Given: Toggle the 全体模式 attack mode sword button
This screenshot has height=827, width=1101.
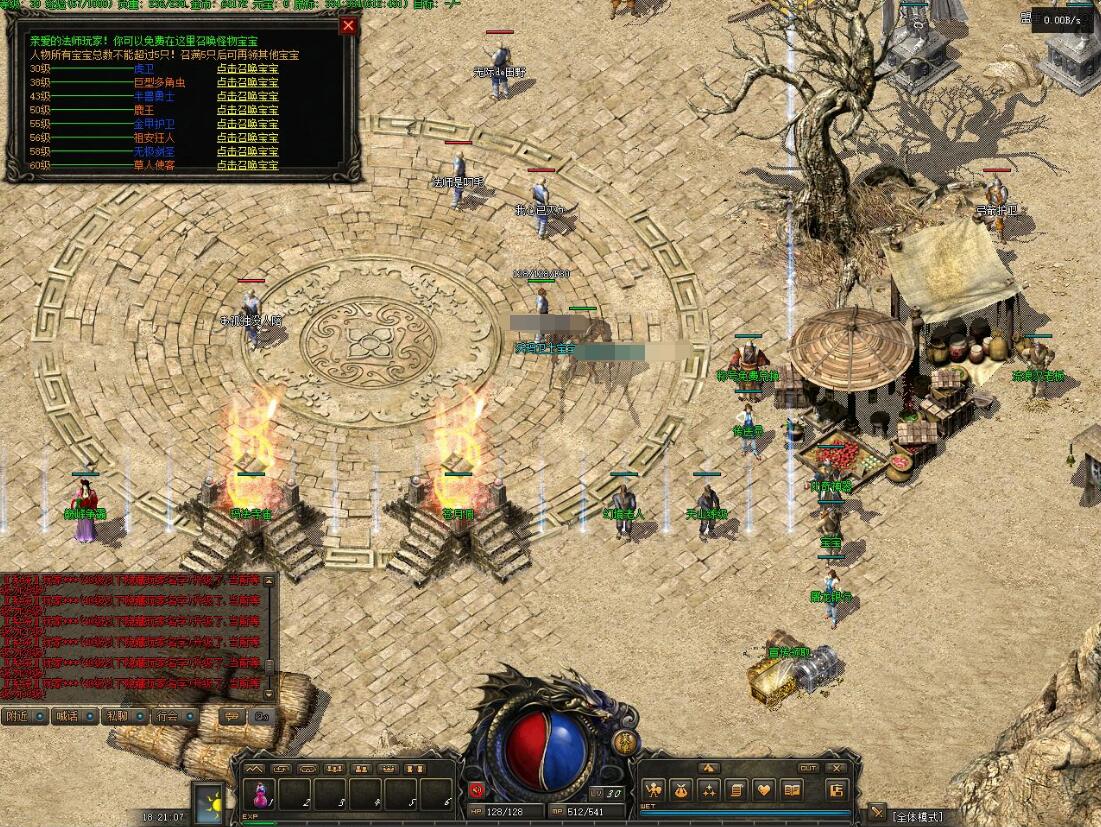Looking at the screenshot, I should (877, 813).
